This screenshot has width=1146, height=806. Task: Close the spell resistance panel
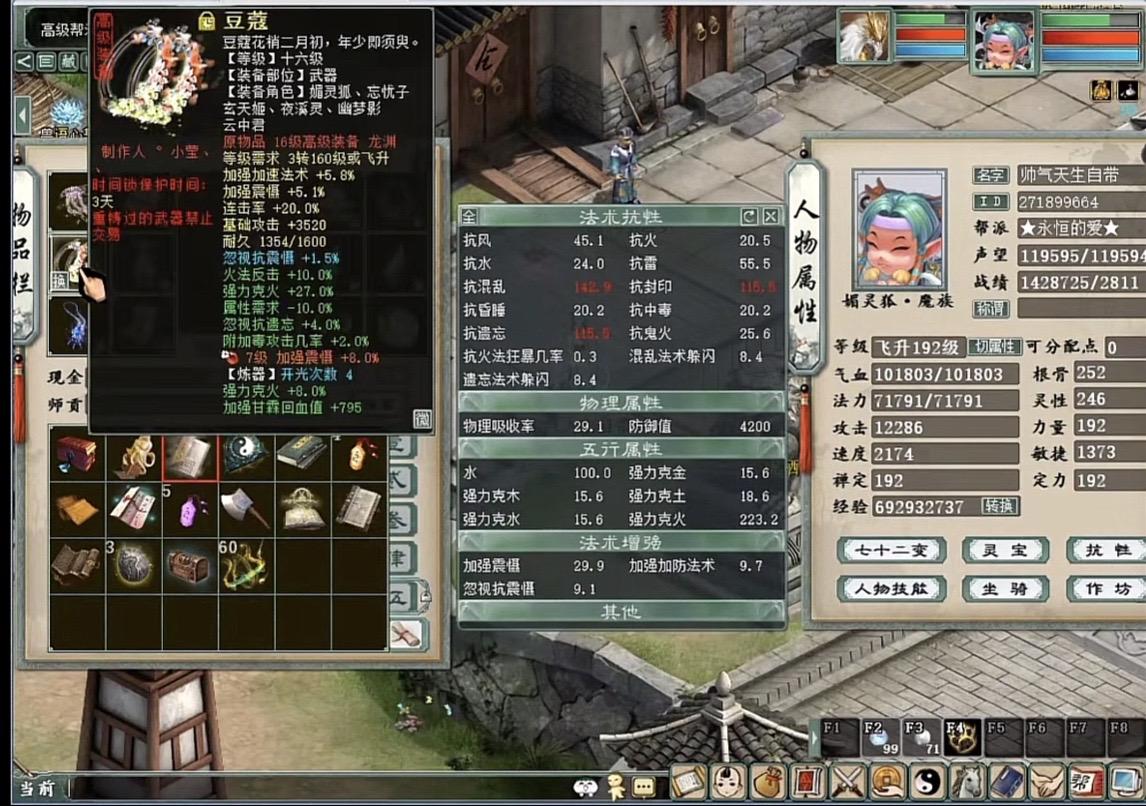point(771,216)
